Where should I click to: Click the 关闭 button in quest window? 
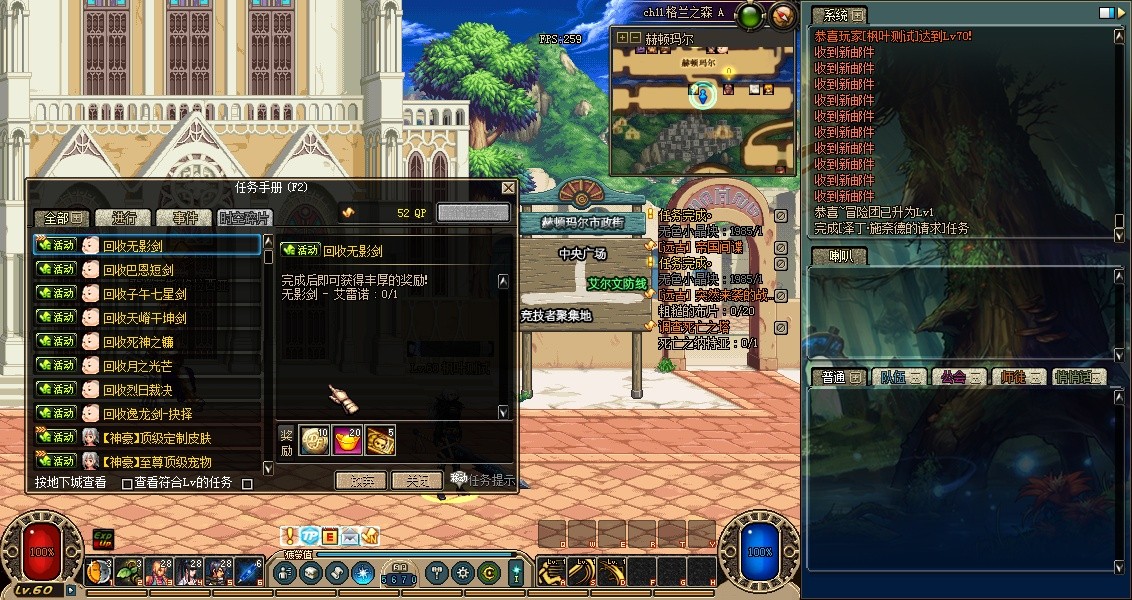tap(416, 481)
